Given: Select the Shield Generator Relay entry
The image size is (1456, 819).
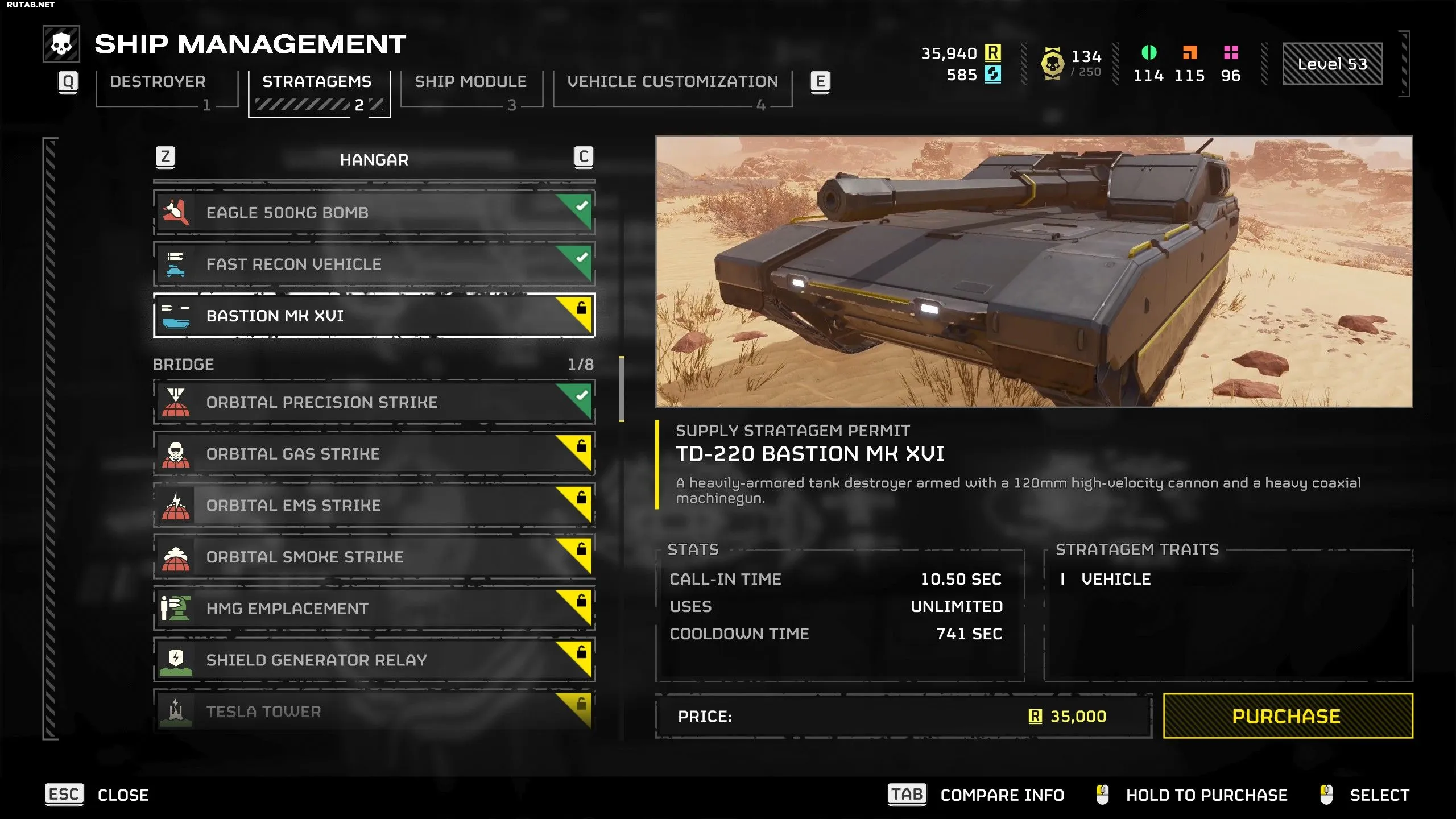Looking at the screenshot, I should coord(374,660).
